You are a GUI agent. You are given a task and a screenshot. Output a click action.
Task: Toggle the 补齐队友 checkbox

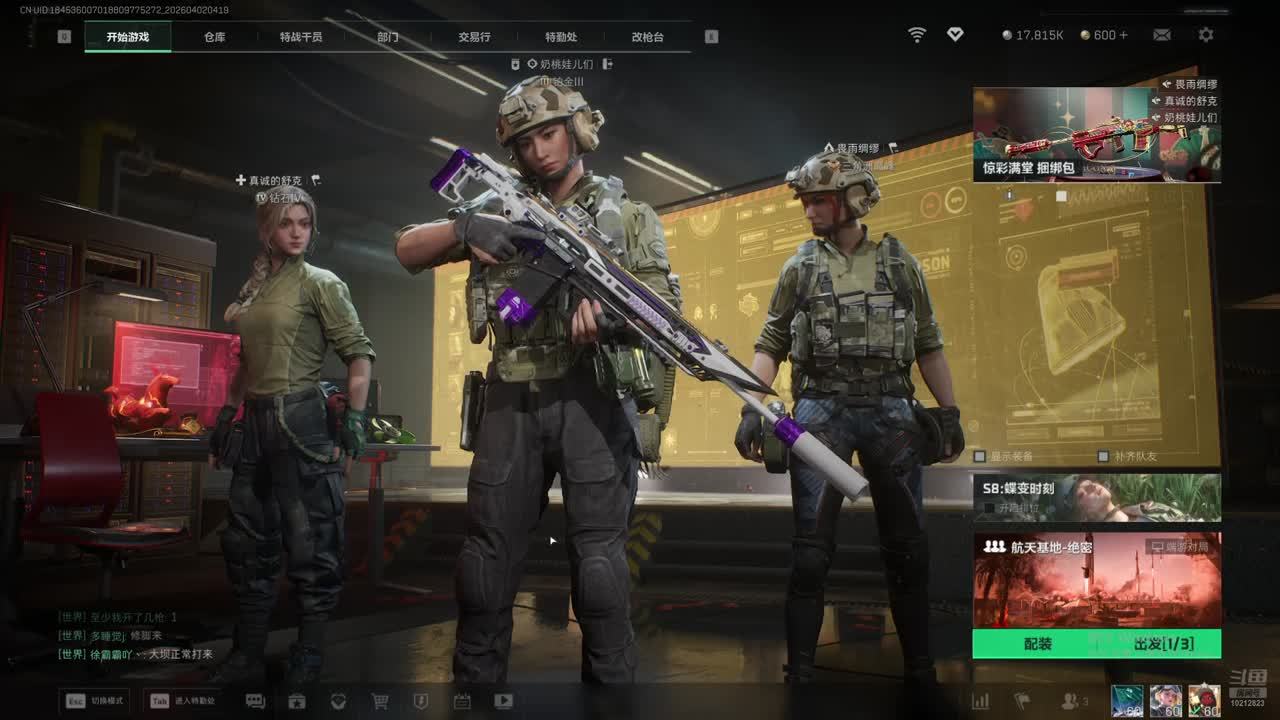click(x=1103, y=457)
